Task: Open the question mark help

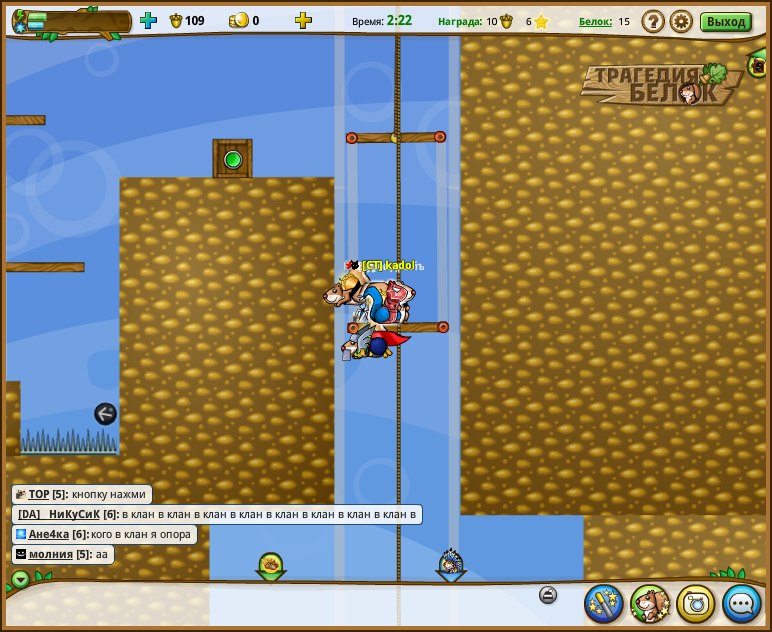Action: (x=653, y=21)
